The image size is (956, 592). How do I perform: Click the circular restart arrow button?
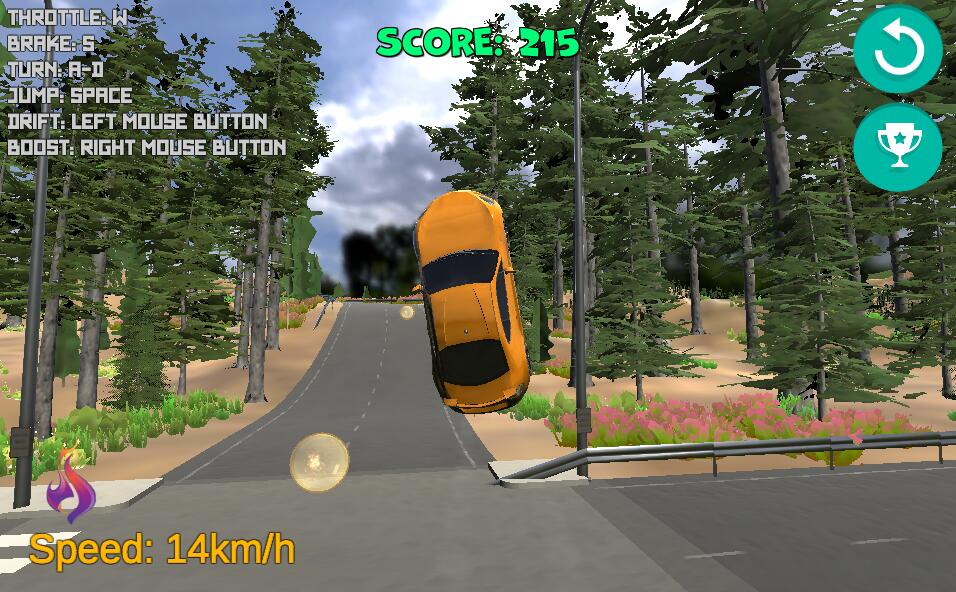pyautogui.click(x=897, y=50)
